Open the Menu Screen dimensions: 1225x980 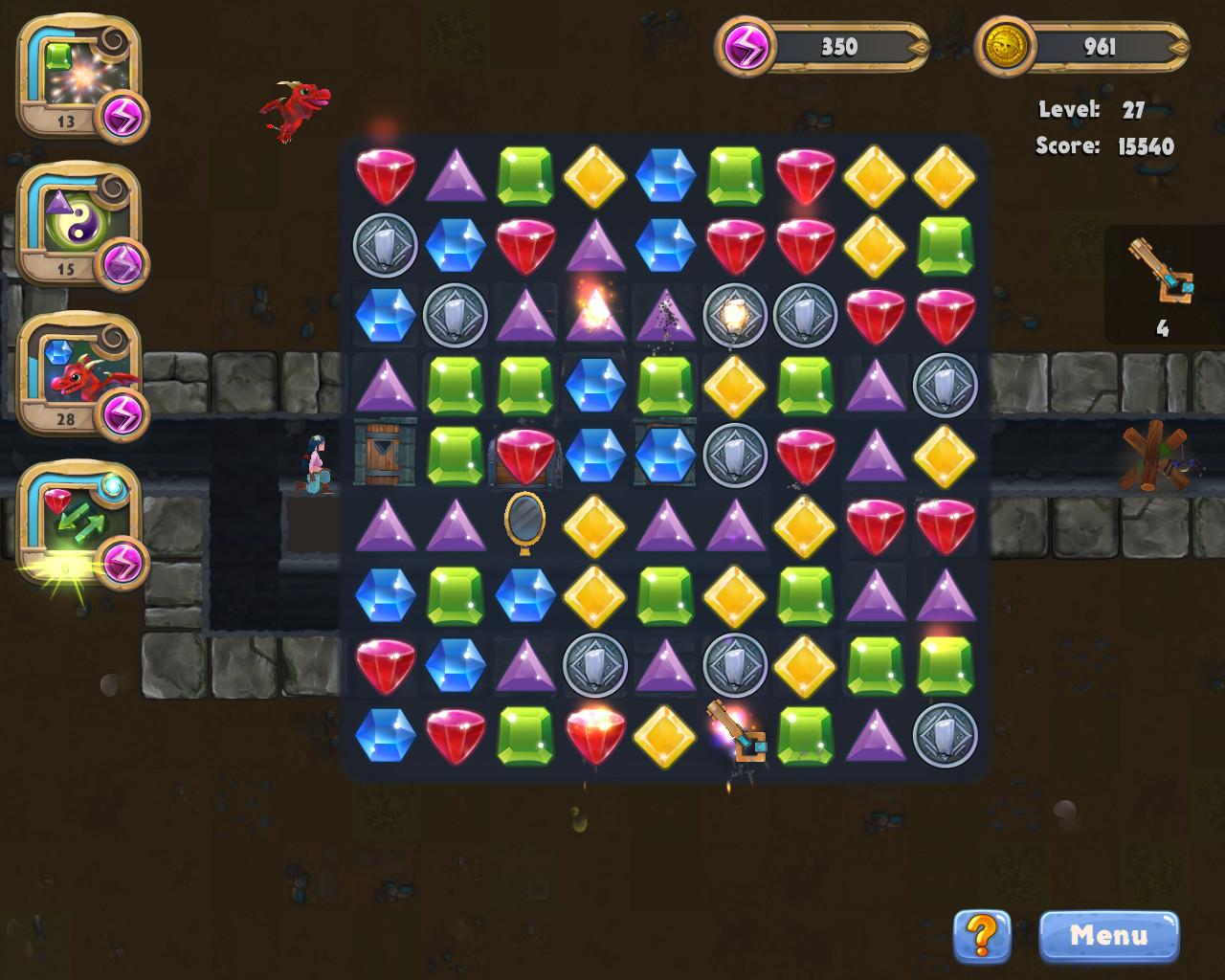1108,936
